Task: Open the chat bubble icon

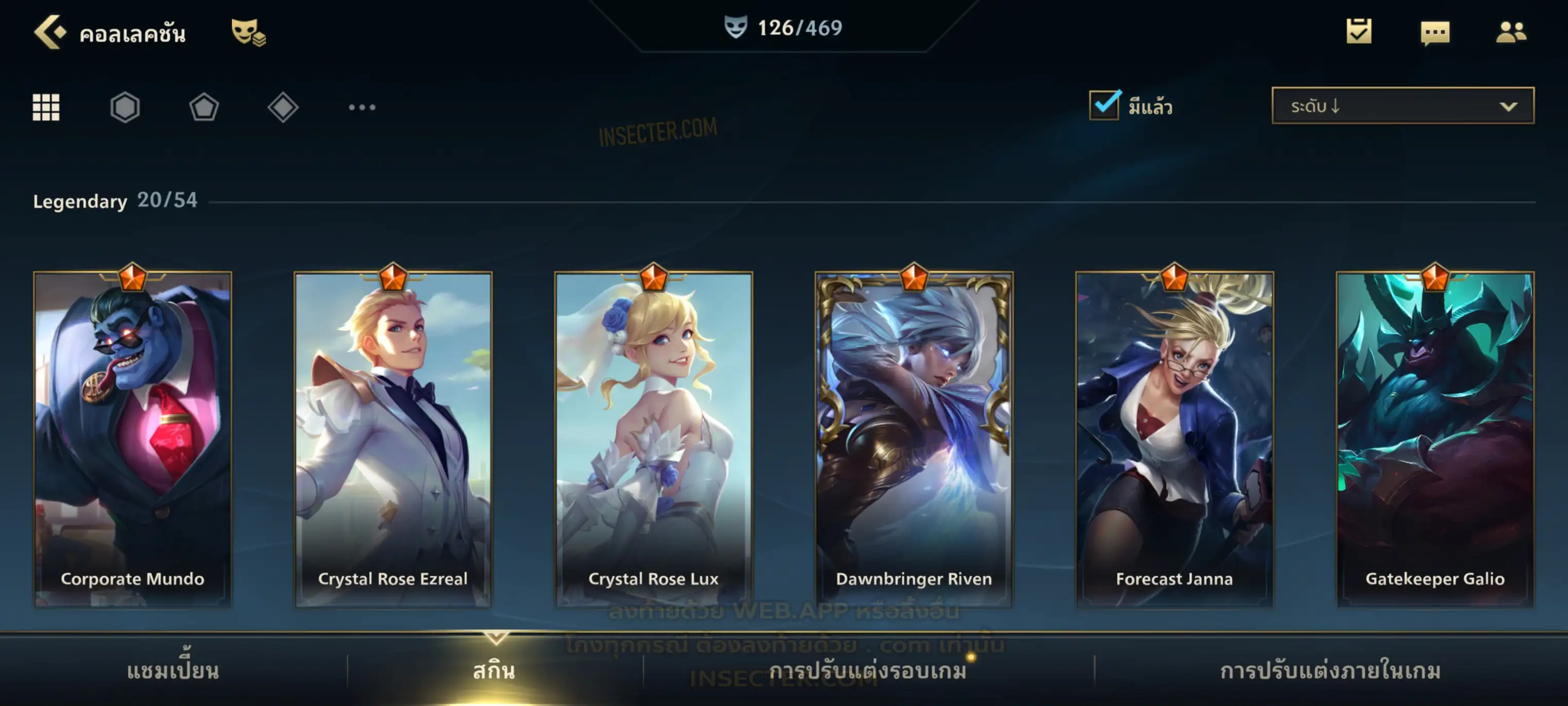Action: pos(1435,33)
